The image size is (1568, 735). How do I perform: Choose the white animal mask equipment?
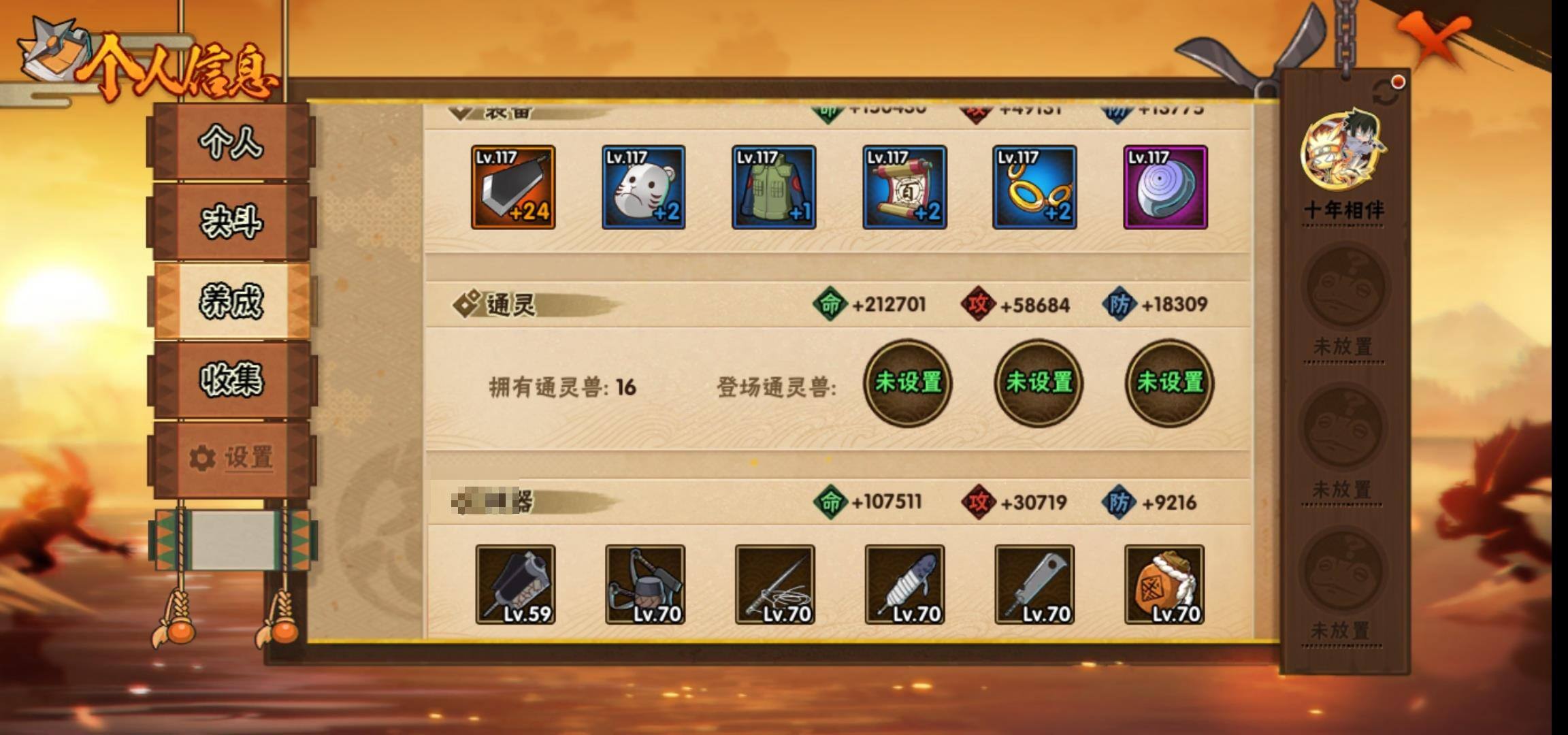pos(643,187)
